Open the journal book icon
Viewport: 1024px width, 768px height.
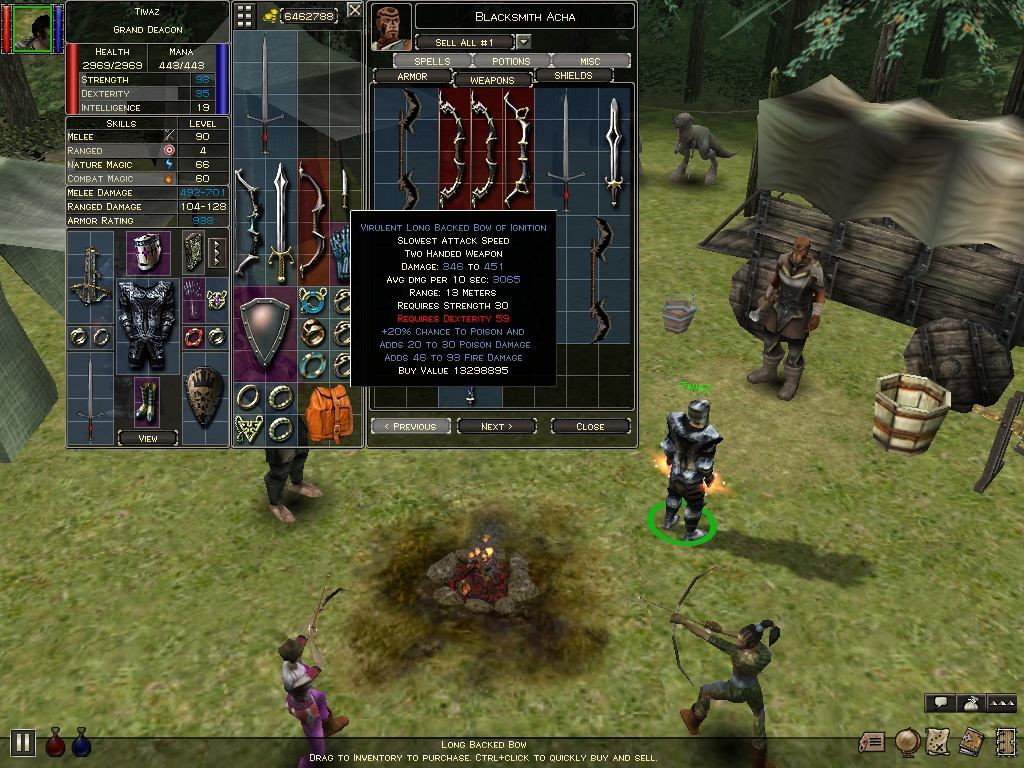(970, 741)
